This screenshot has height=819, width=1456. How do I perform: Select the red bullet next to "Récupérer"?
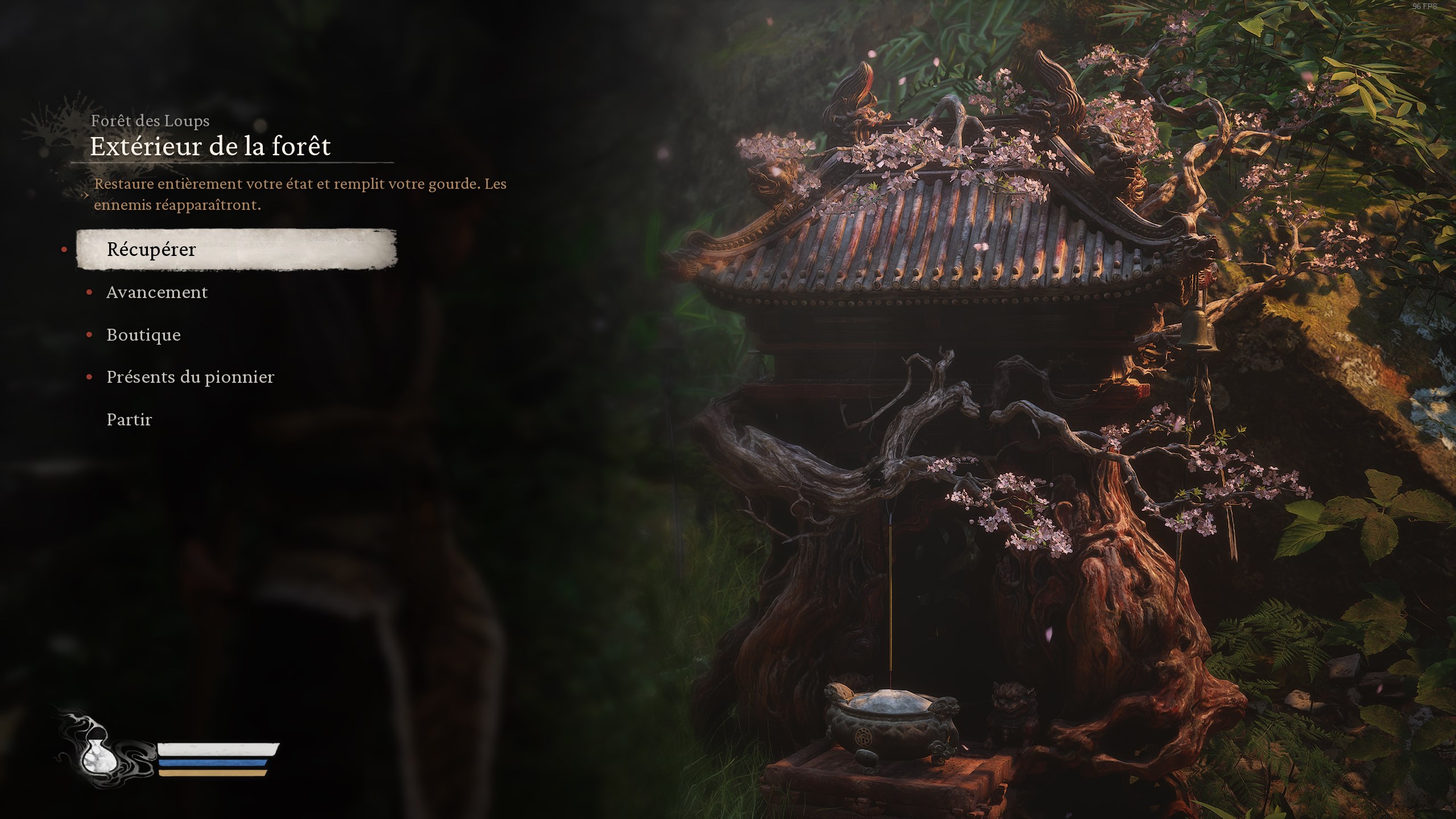coord(64,249)
